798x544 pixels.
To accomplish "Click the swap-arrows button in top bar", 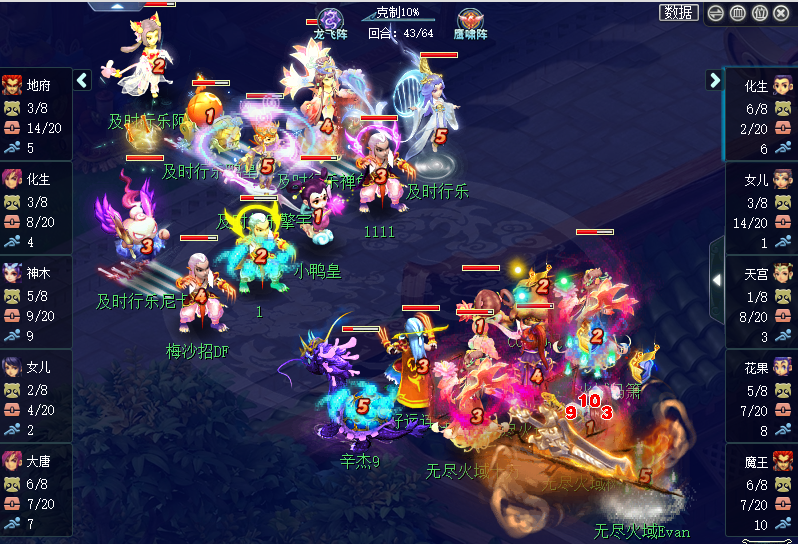I will pyautogui.click(x=715, y=13).
